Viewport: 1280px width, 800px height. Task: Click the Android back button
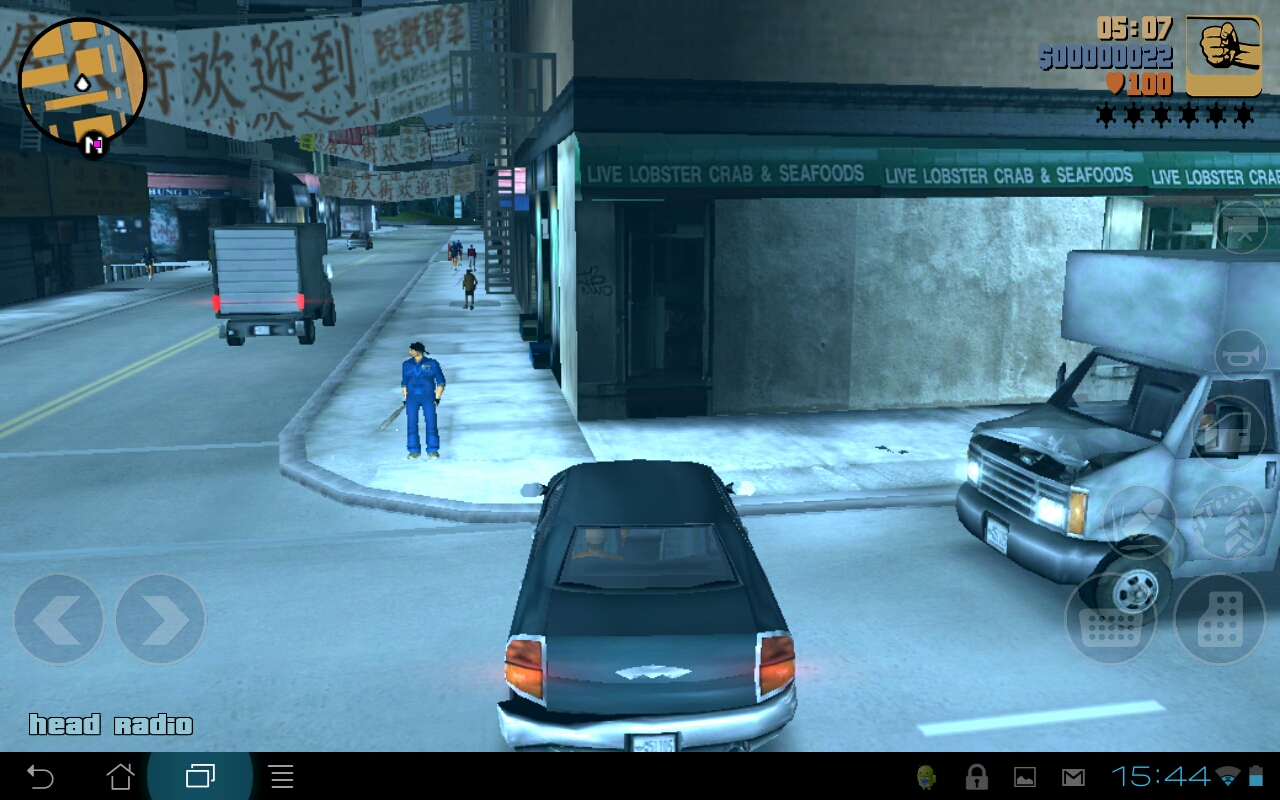(40, 776)
